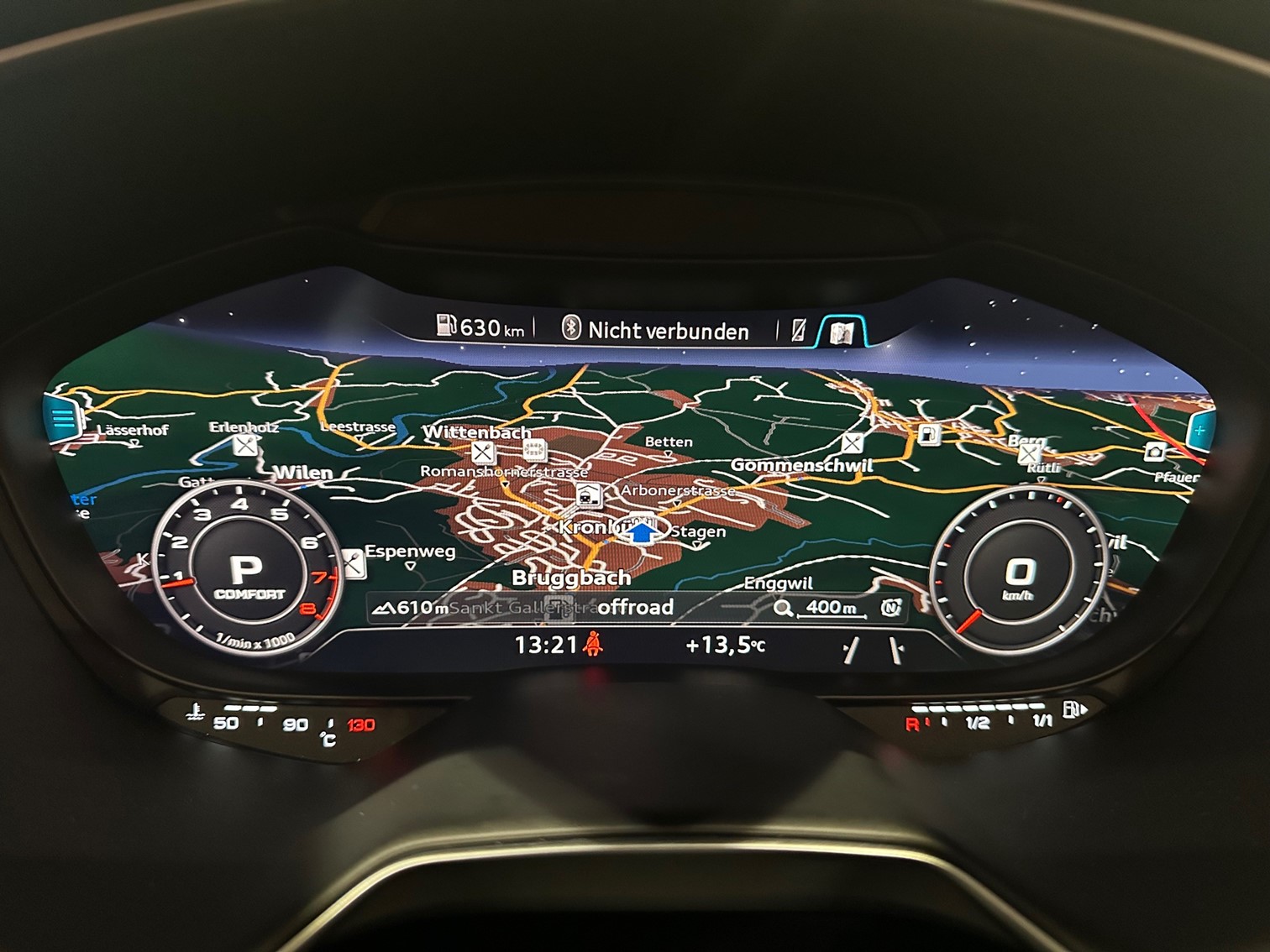Select the train station marker near Arbonerstrasse

pyautogui.click(x=588, y=496)
